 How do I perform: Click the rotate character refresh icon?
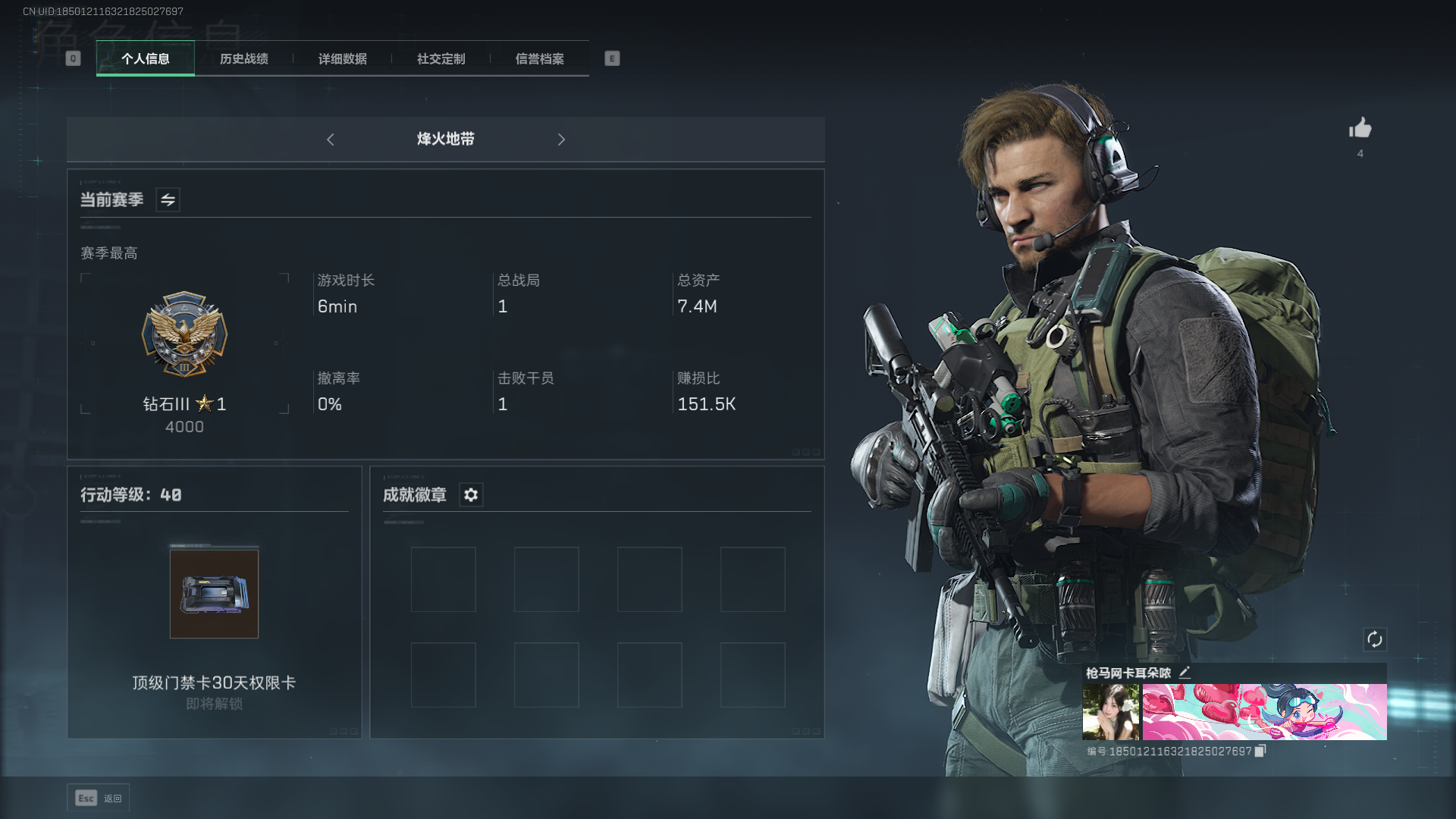click(1374, 639)
